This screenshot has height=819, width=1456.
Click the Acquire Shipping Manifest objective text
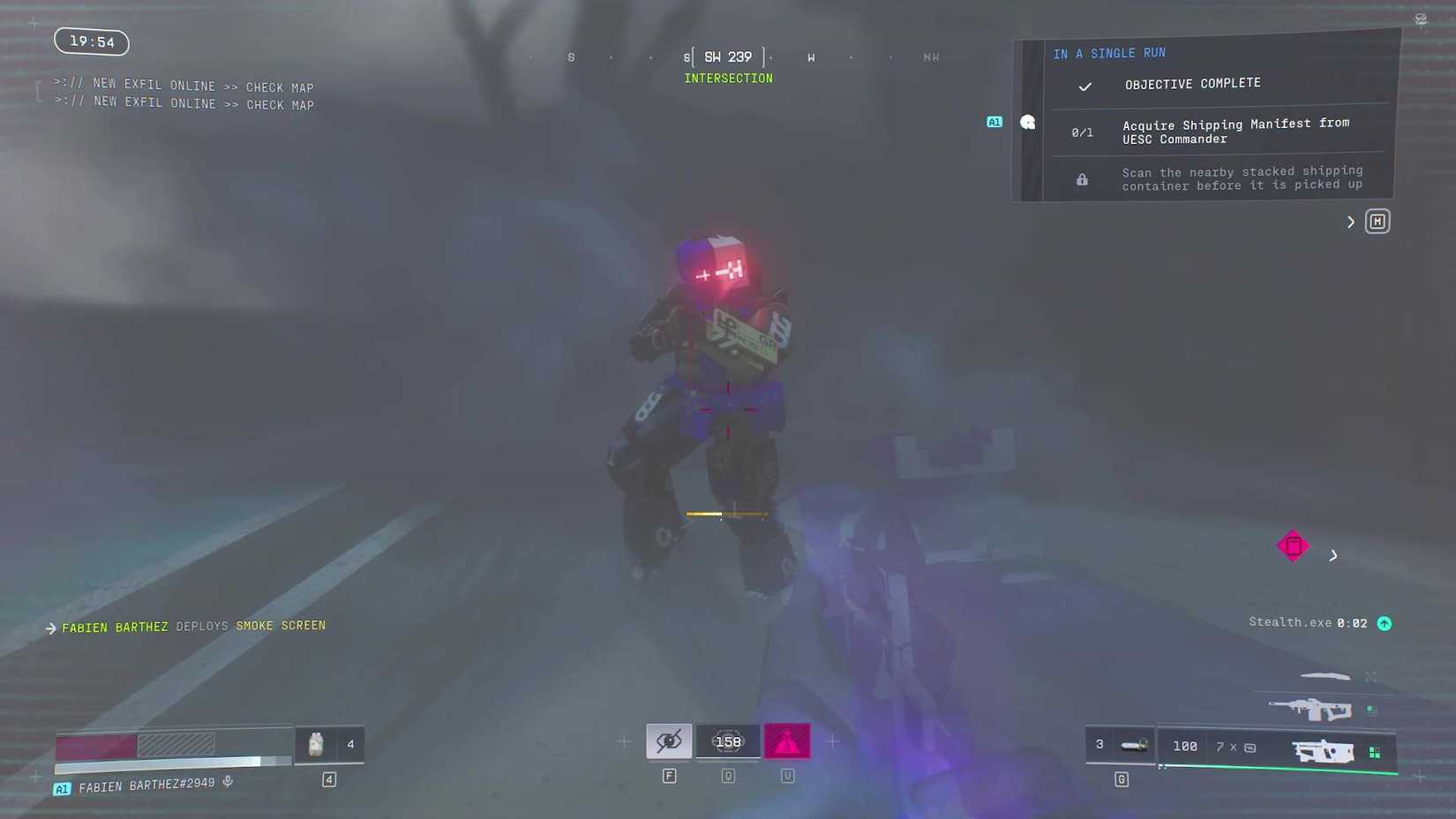1235,131
